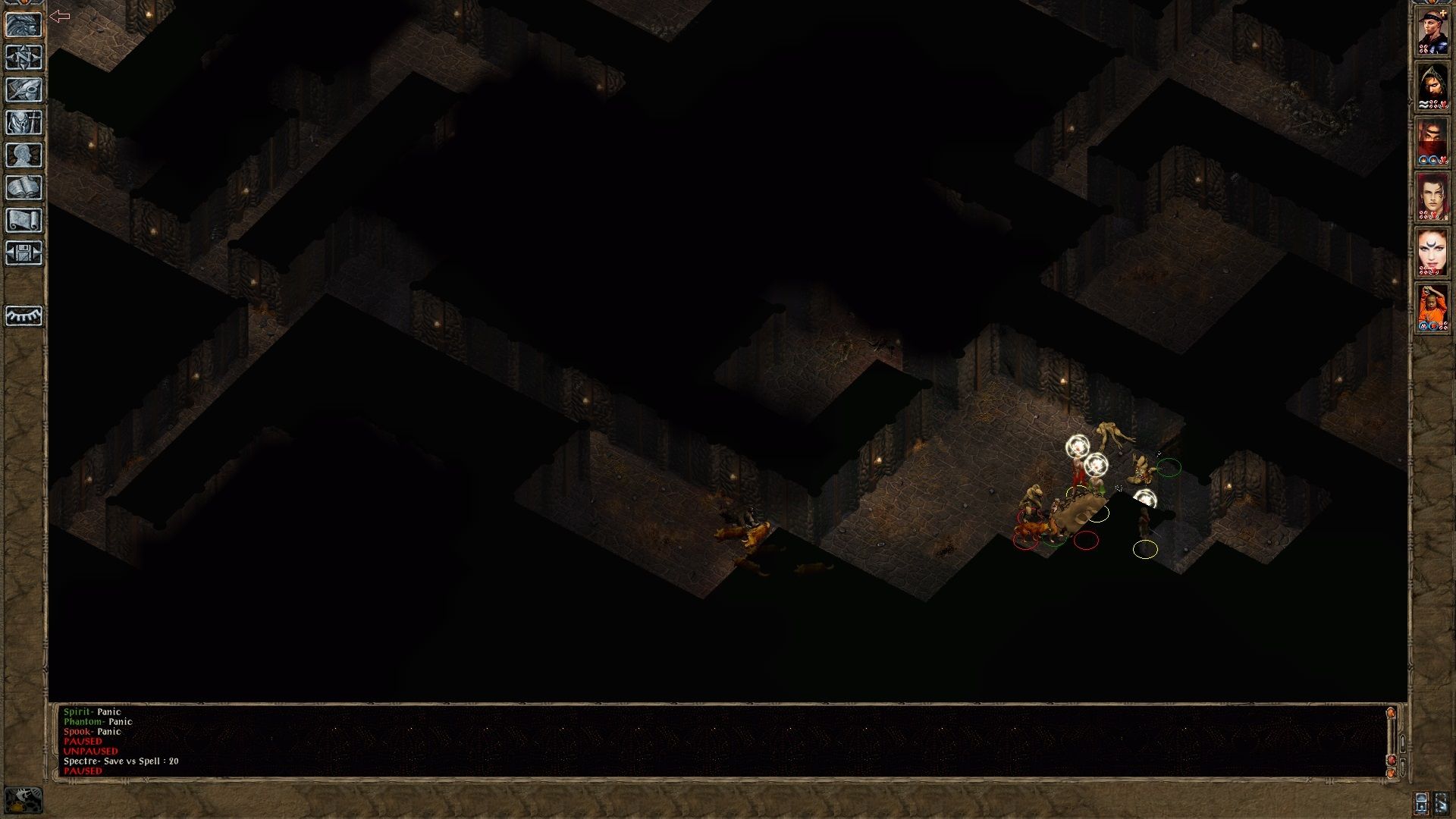Return to the game via the dragon head icon

(25, 25)
